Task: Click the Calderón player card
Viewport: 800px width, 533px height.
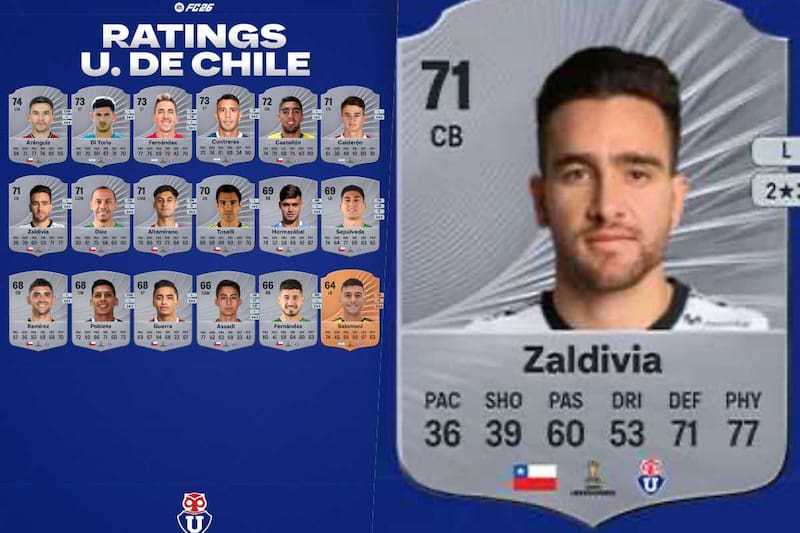Action: tap(351, 125)
